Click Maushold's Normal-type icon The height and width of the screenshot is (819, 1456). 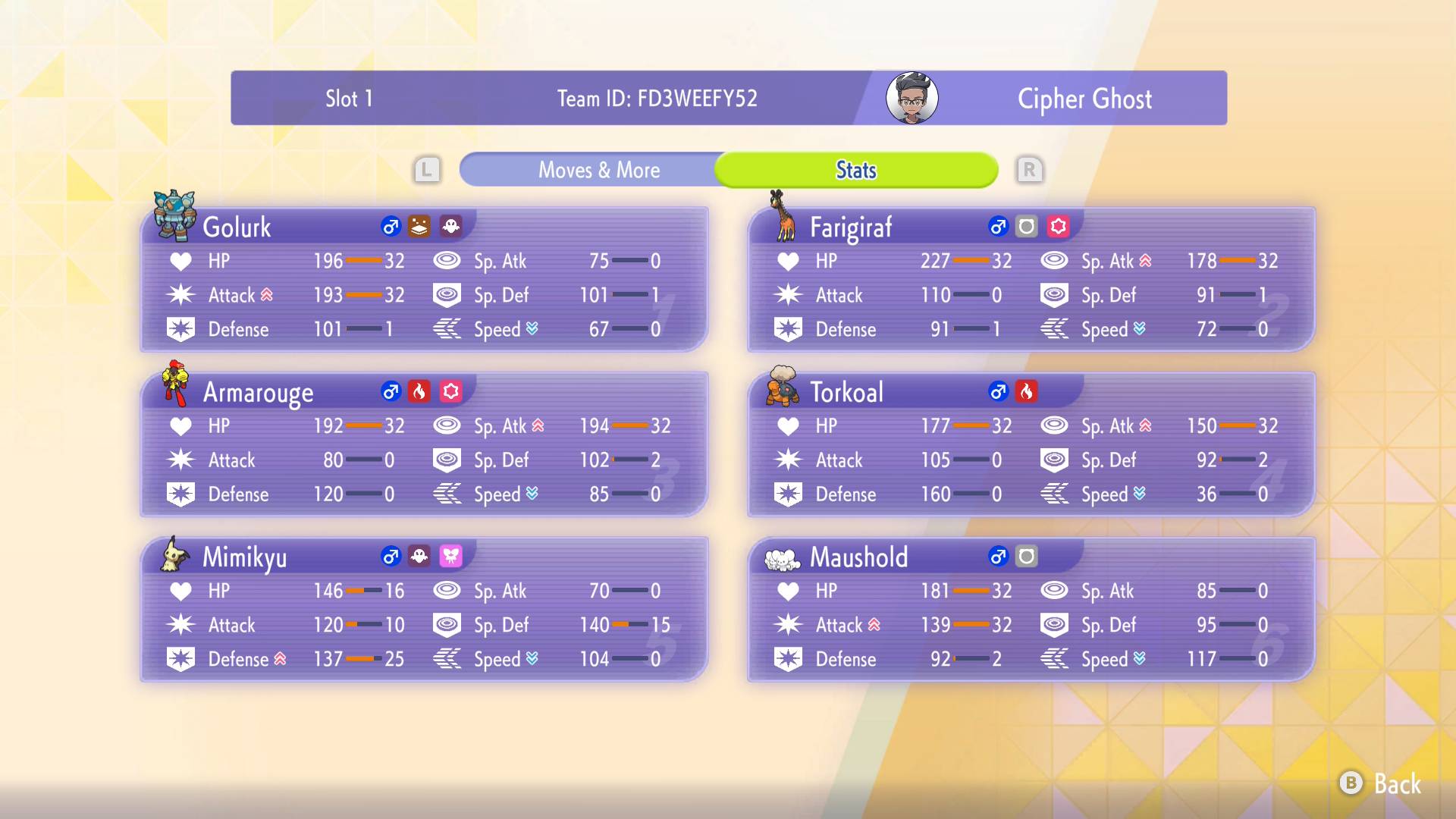point(1028,557)
